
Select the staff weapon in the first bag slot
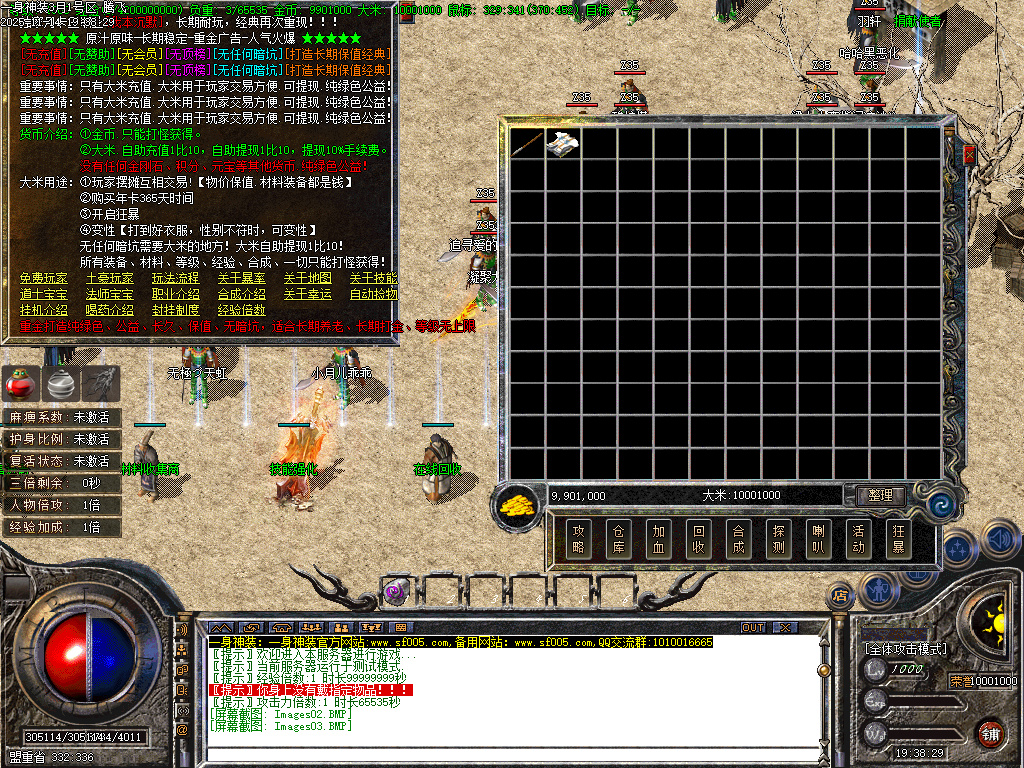(526, 143)
